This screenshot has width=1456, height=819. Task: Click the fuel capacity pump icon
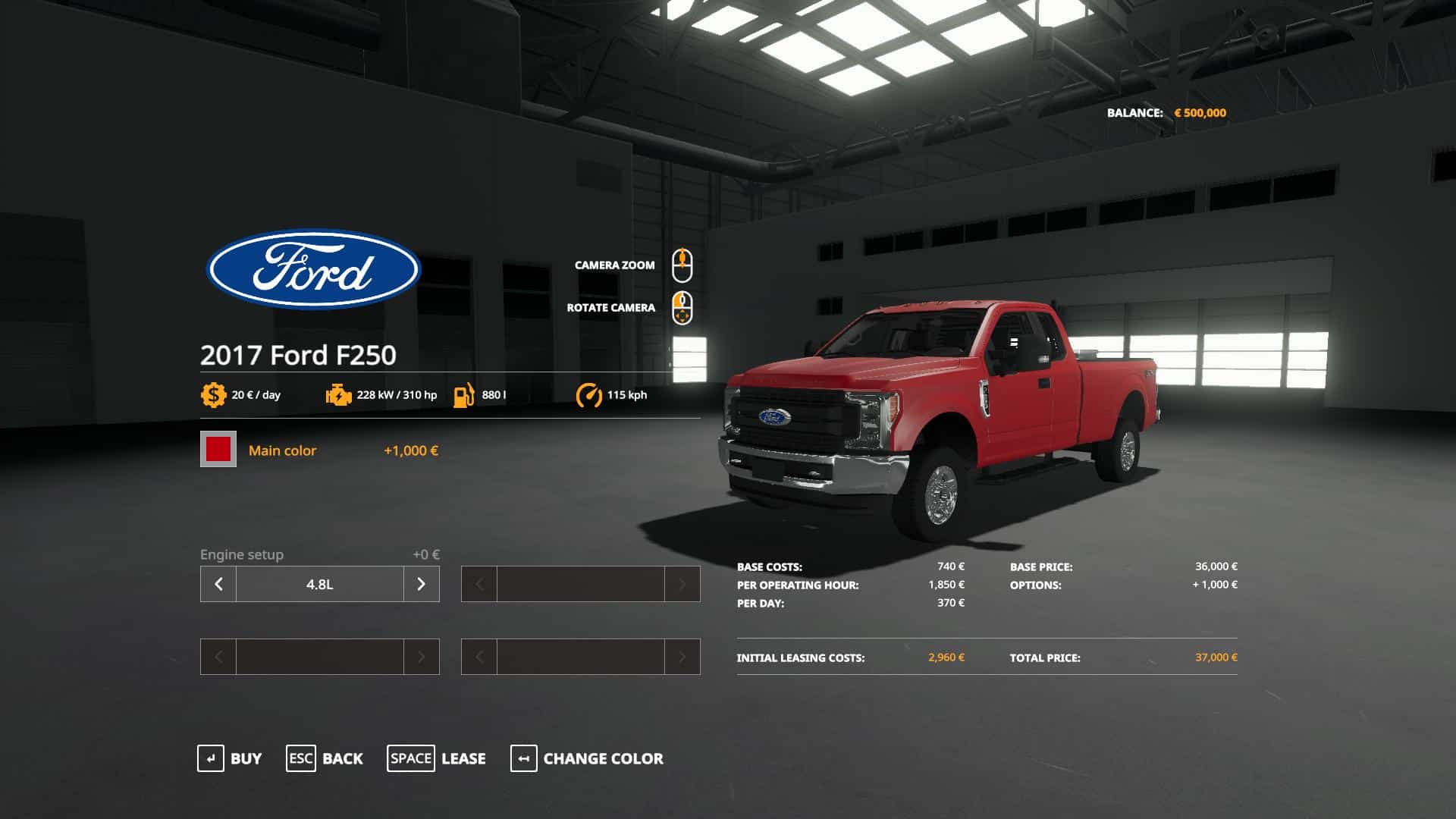point(465,394)
